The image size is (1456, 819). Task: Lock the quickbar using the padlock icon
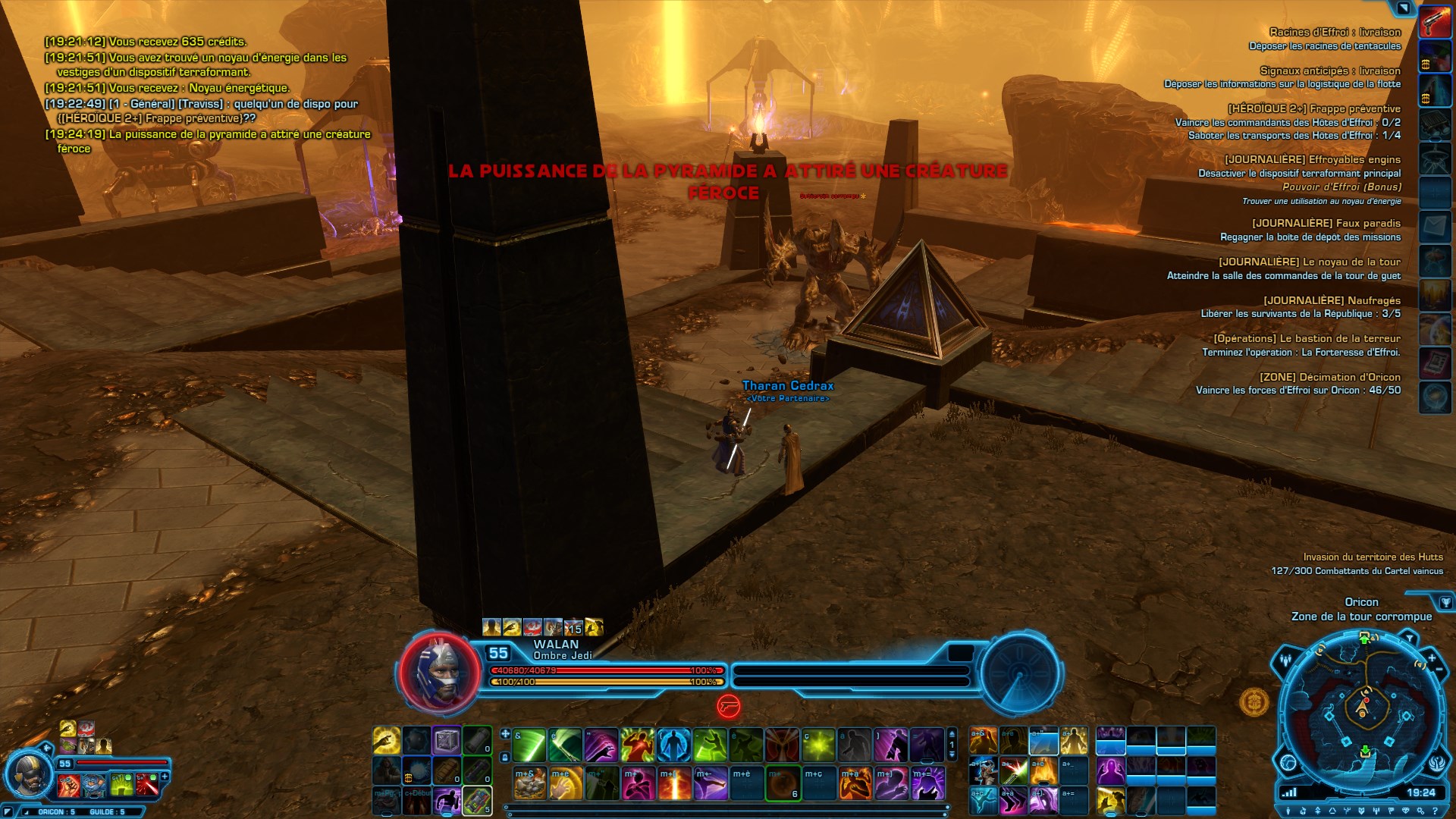click(505, 757)
